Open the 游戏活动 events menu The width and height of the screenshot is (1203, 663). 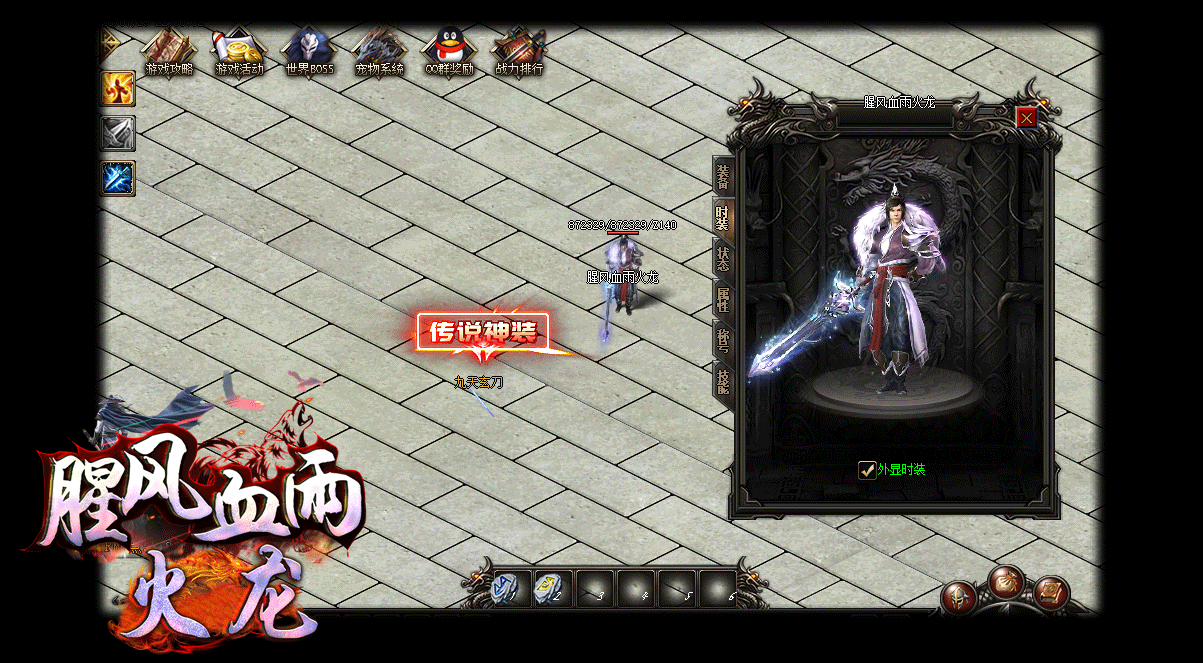click(239, 52)
